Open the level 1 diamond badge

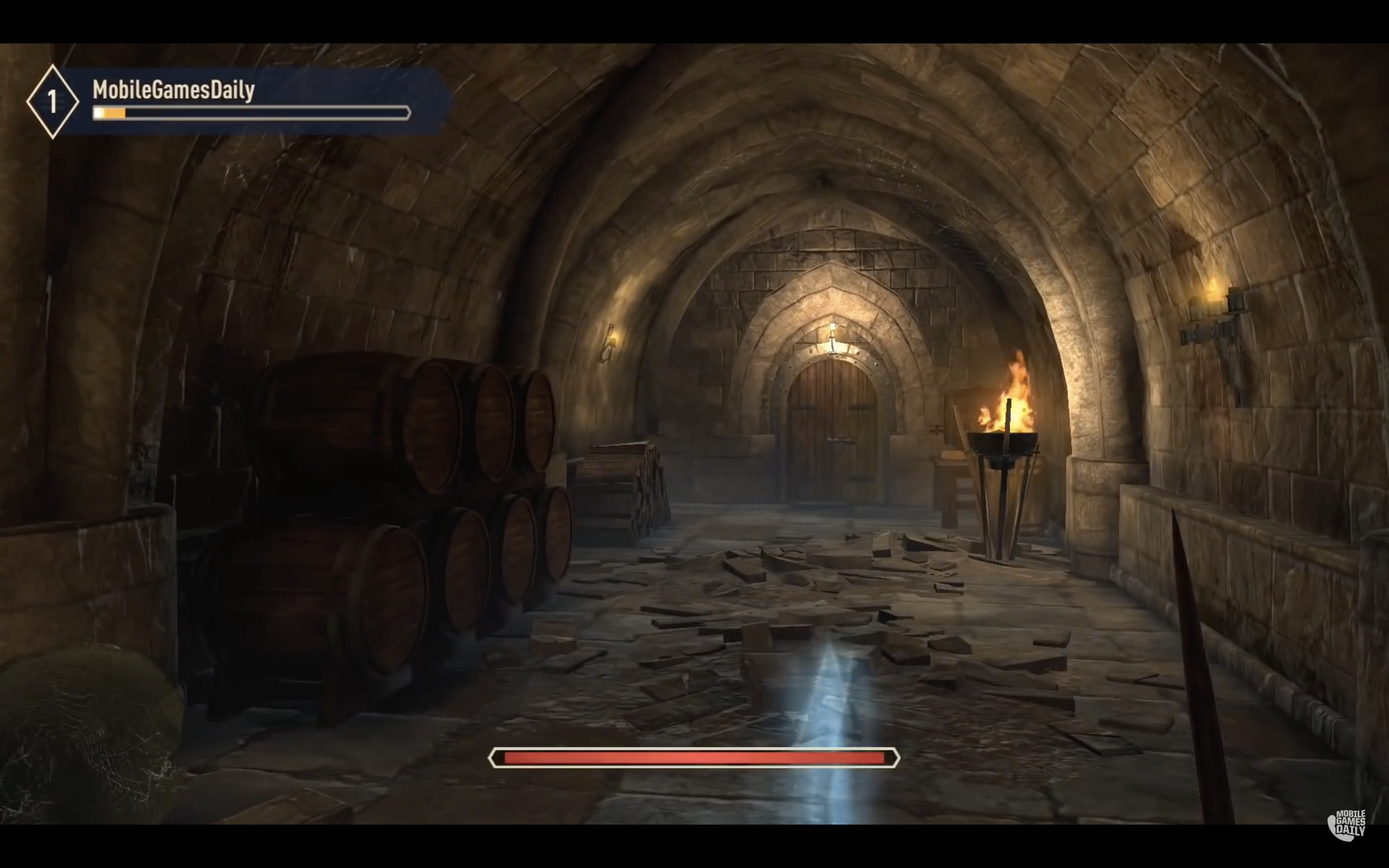pos(52,102)
